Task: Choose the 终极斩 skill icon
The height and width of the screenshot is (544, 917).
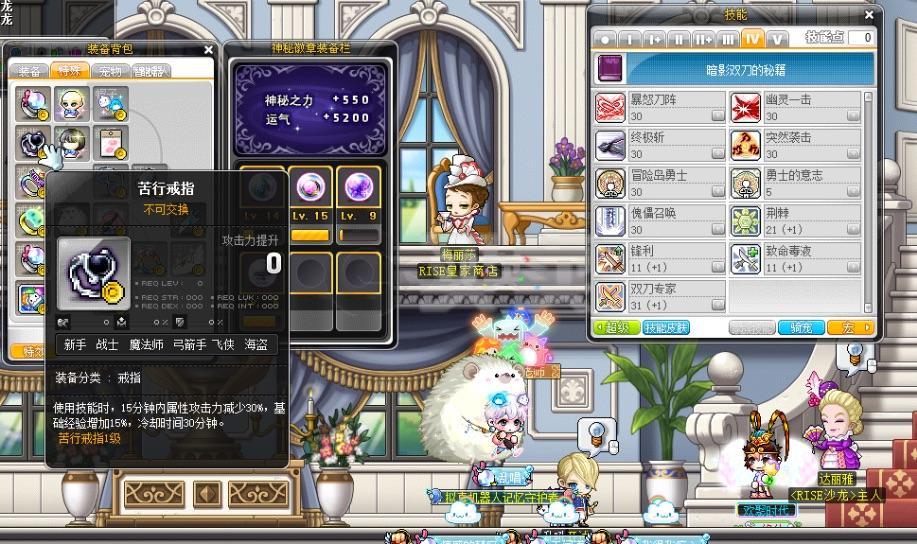Action: 610,146
